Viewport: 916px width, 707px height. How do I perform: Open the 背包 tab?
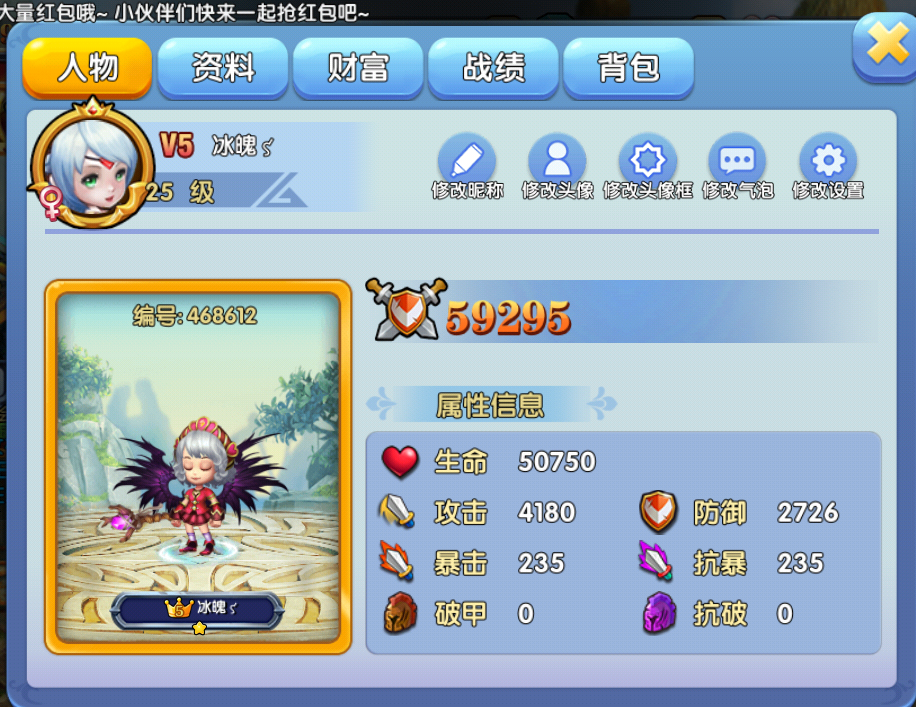pos(628,68)
